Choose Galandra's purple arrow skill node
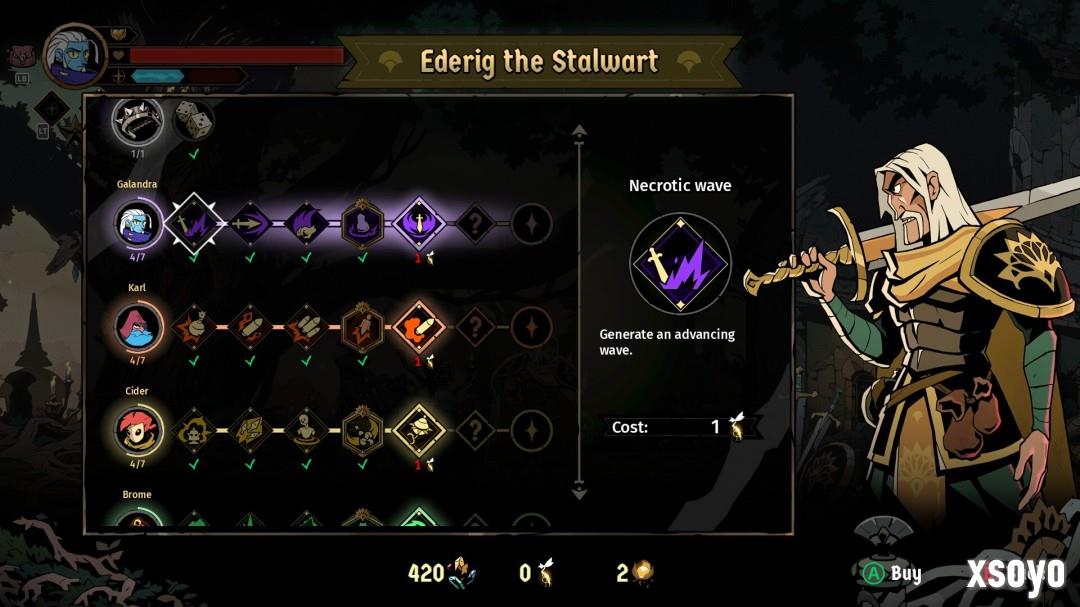This screenshot has width=1080, height=607. pyautogui.click(x=250, y=222)
